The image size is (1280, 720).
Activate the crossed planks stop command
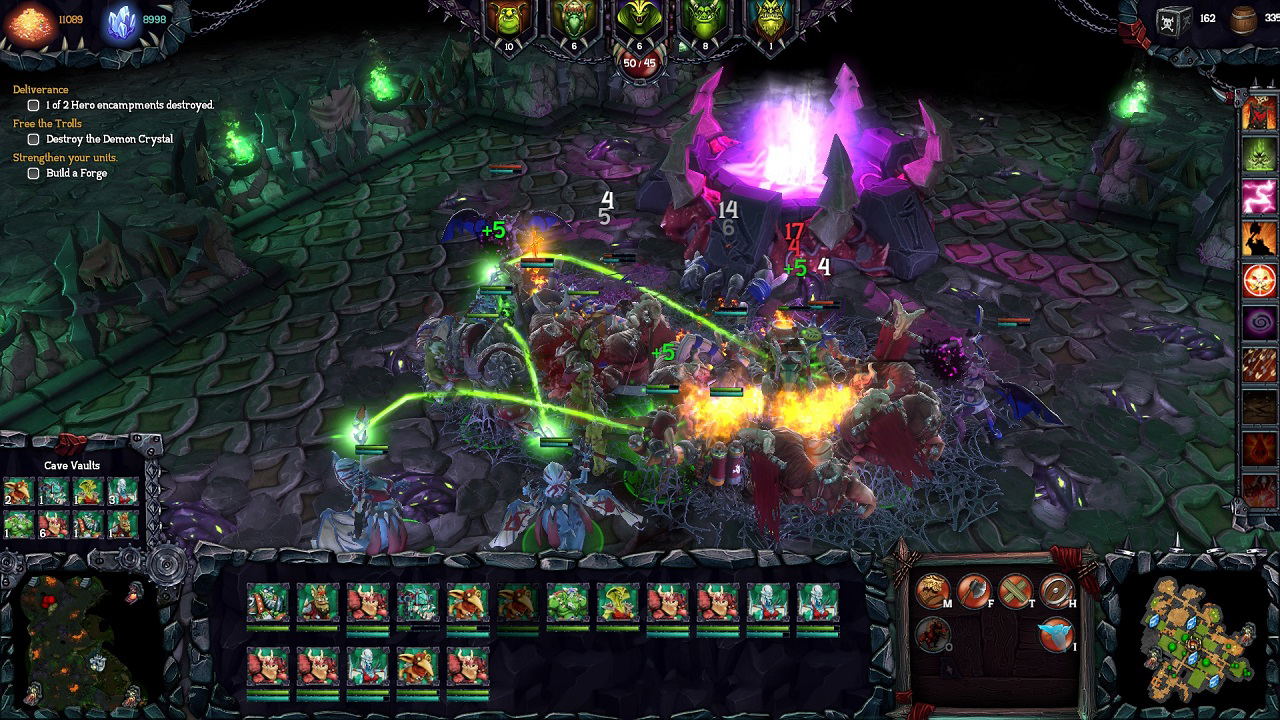[1015, 590]
